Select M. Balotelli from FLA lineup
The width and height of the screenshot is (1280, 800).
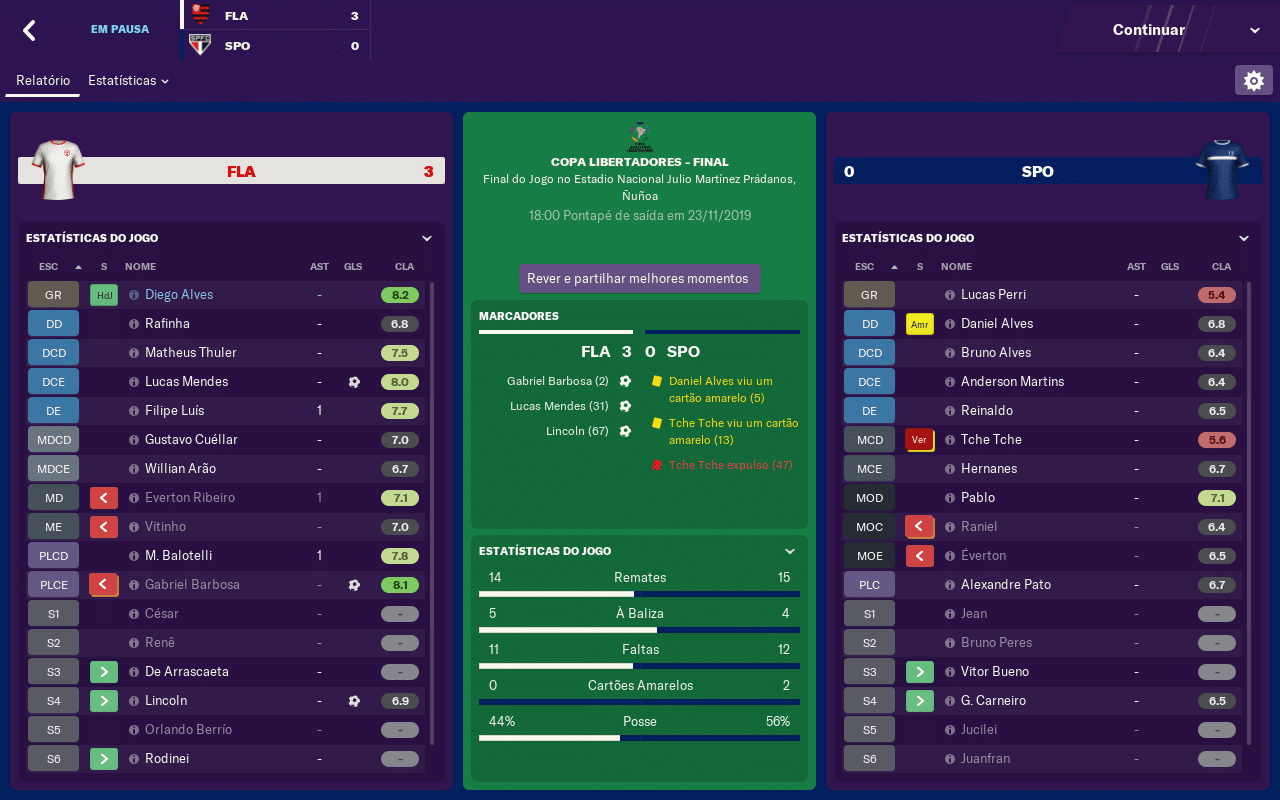178,556
